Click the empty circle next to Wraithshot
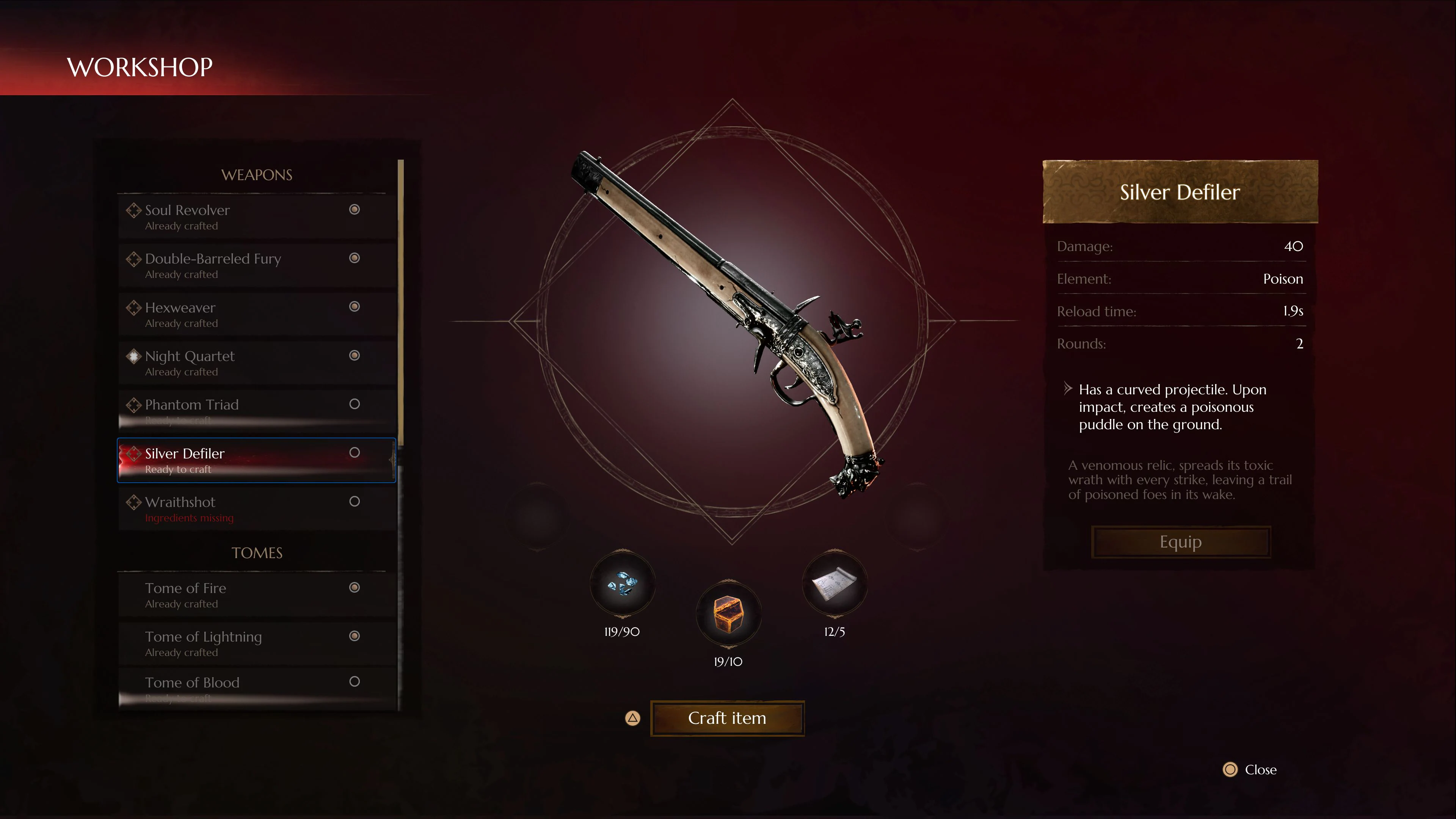 click(355, 501)
